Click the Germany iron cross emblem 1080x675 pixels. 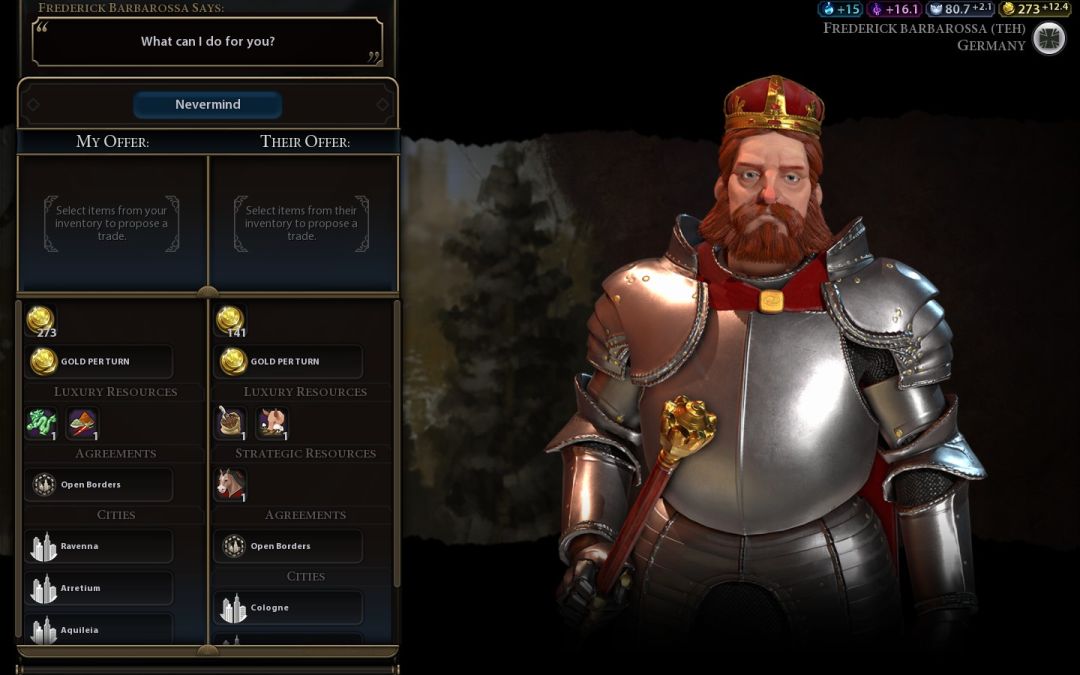(x=1048, y=38)
